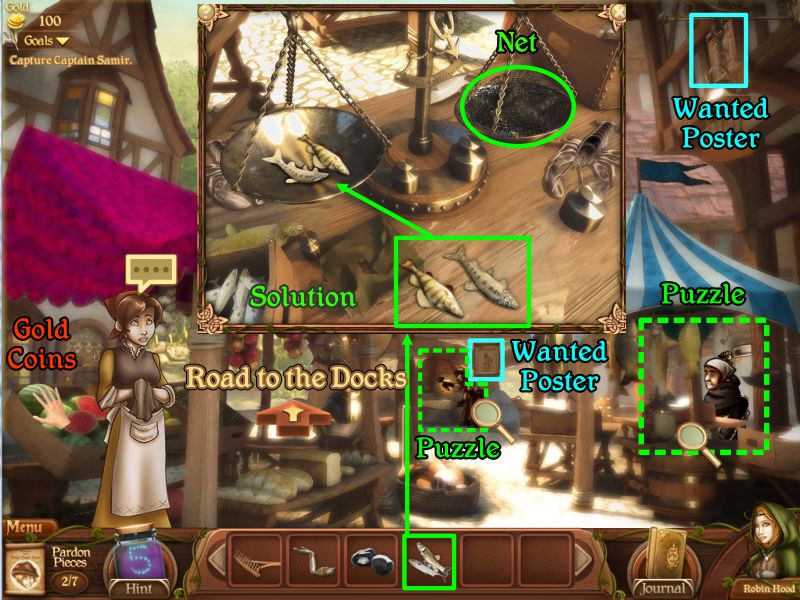
Task: Click the Robin Hood character portrait
Action: pyautogui.click(x=769, y=548)
